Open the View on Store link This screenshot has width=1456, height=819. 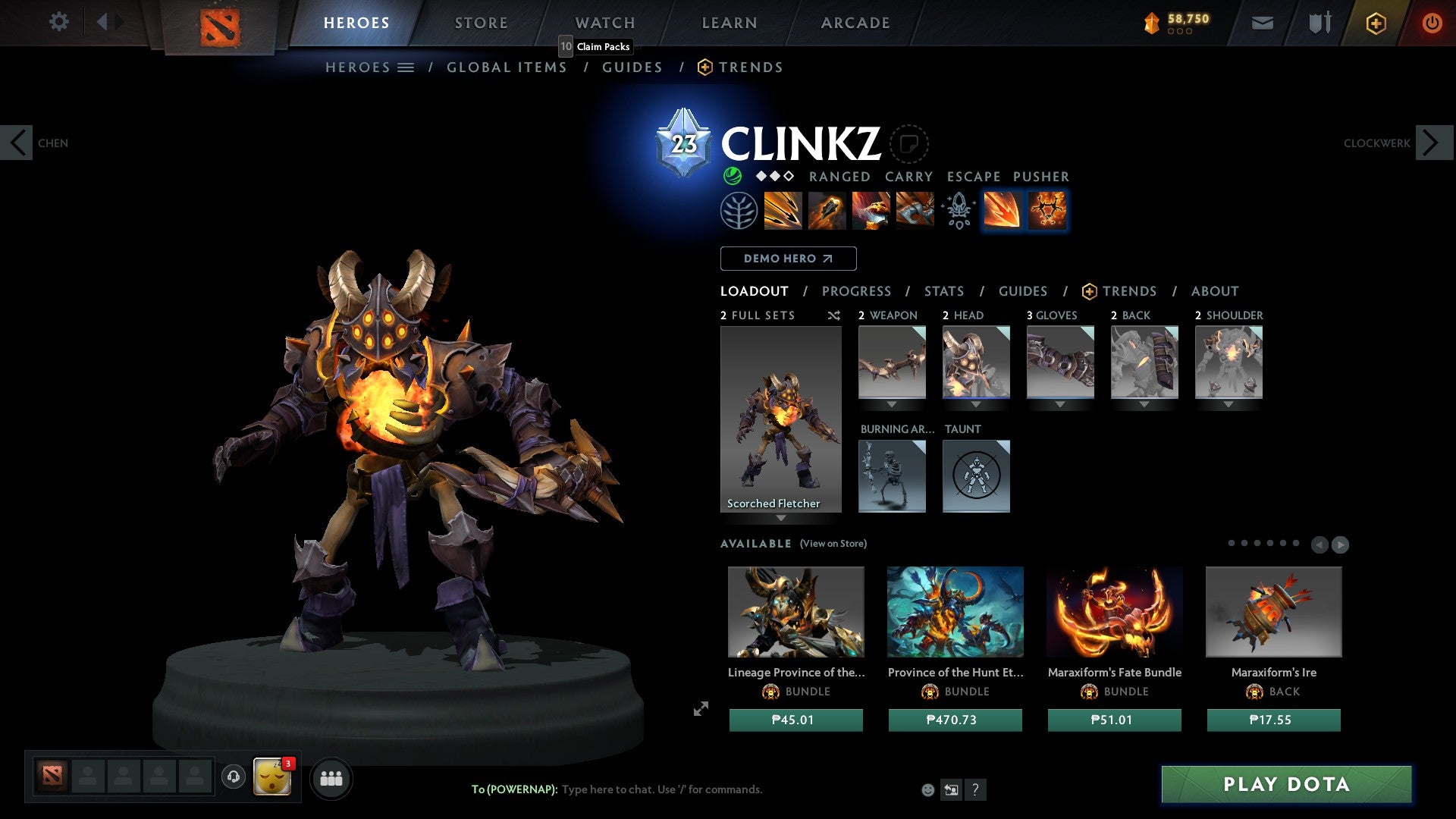point(832,544)
